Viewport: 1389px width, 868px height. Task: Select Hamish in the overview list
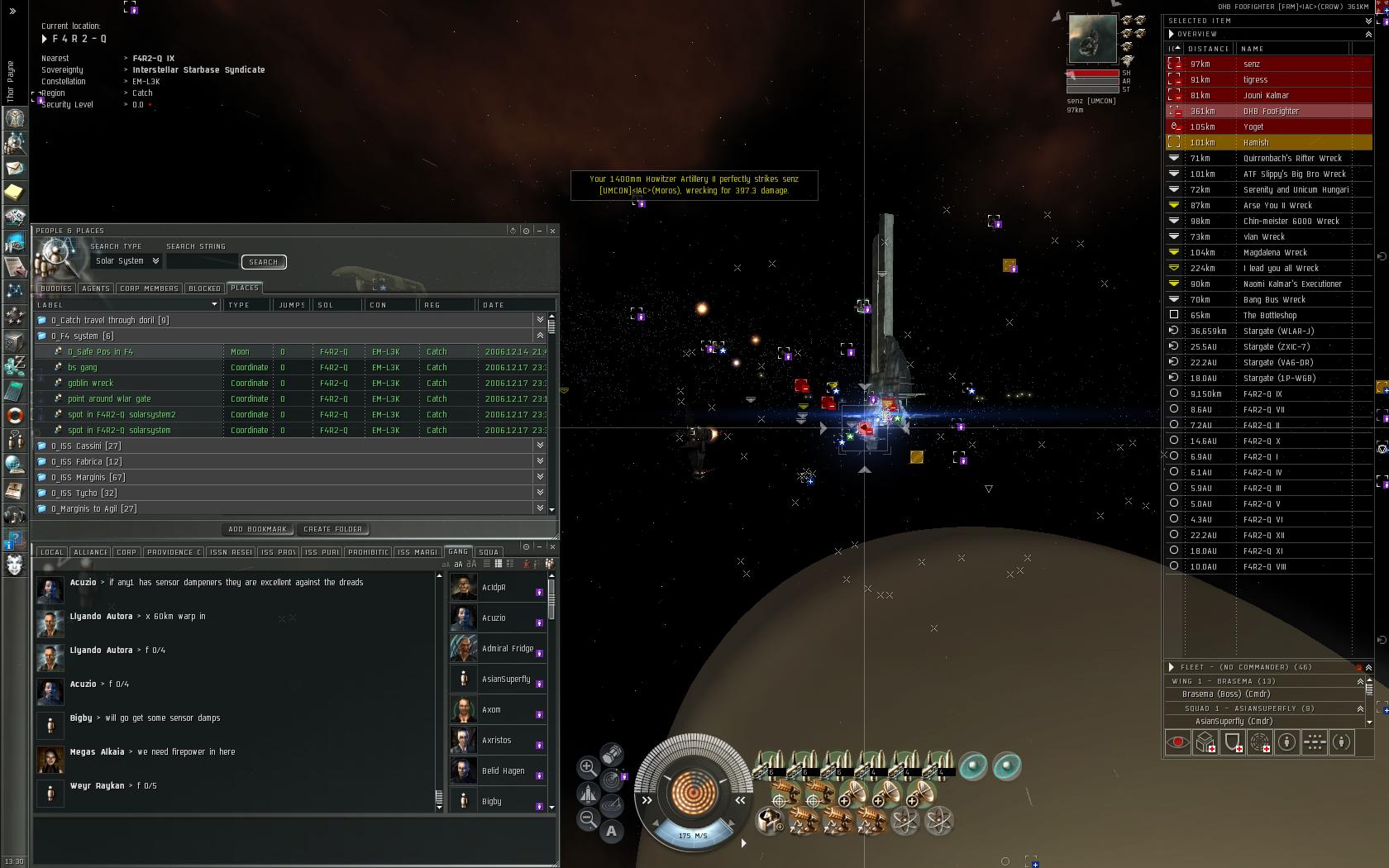pyautogui.click(x=1255, y=143)
